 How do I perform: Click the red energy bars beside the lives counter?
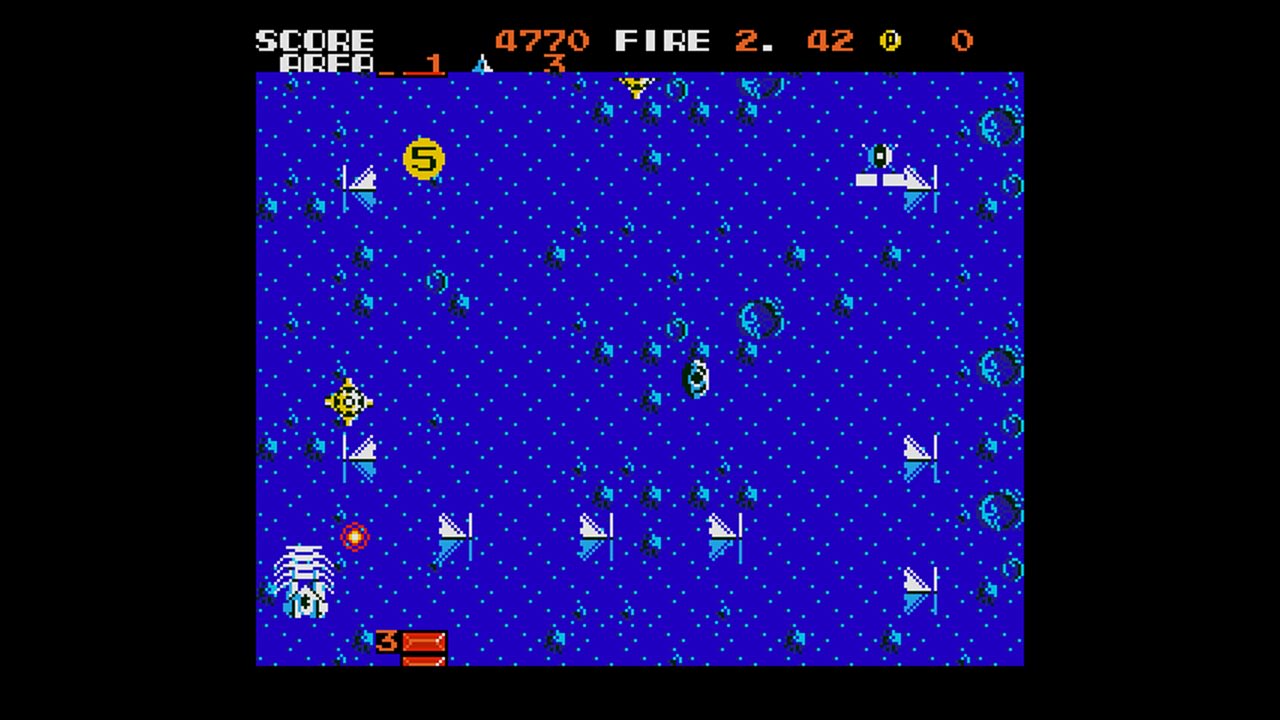(424, 645)
